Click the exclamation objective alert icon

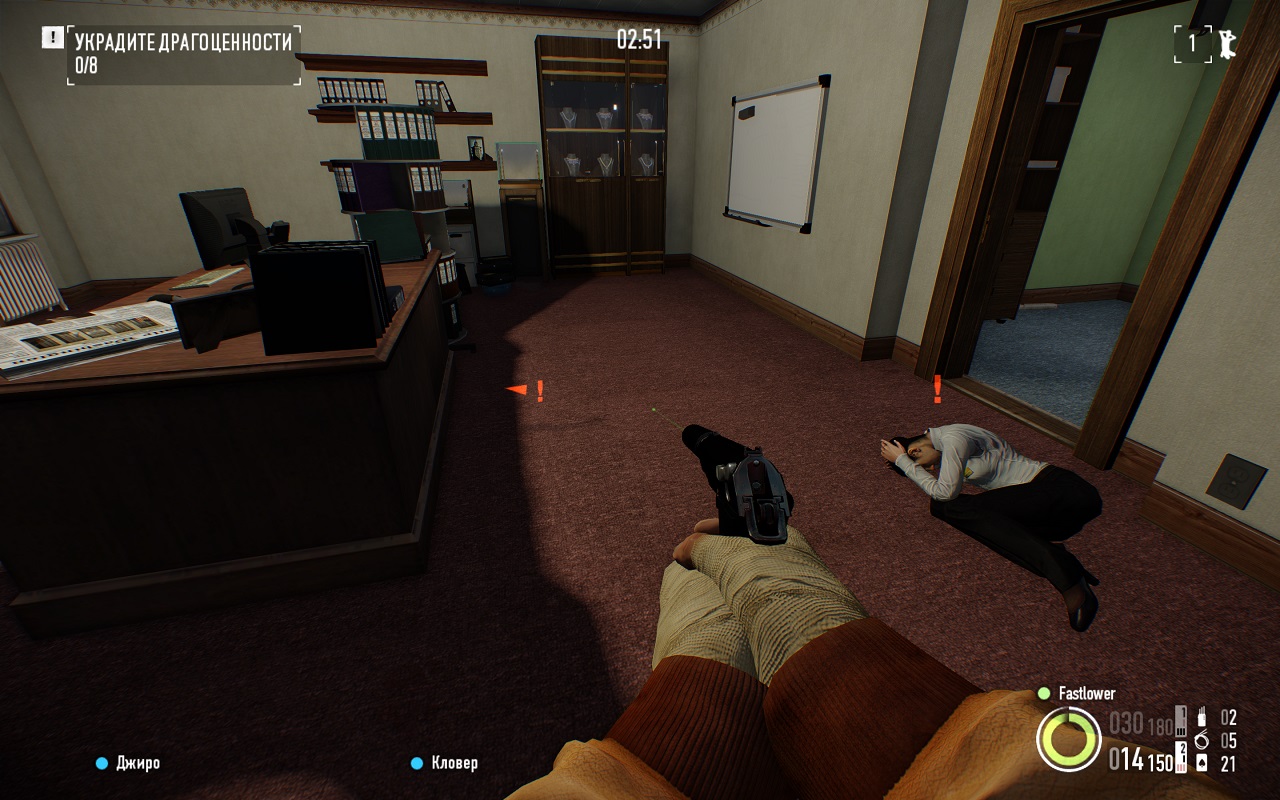point(52,38)
